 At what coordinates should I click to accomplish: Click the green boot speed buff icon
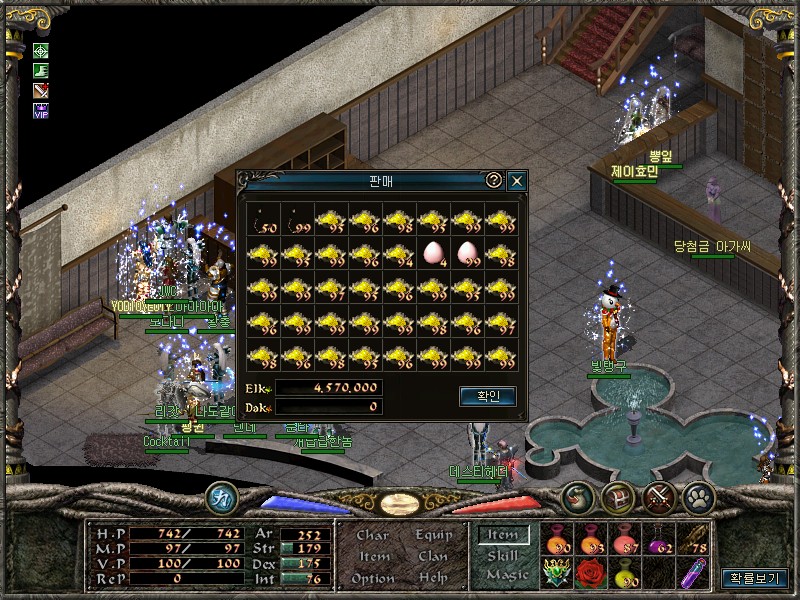(41, 70)
